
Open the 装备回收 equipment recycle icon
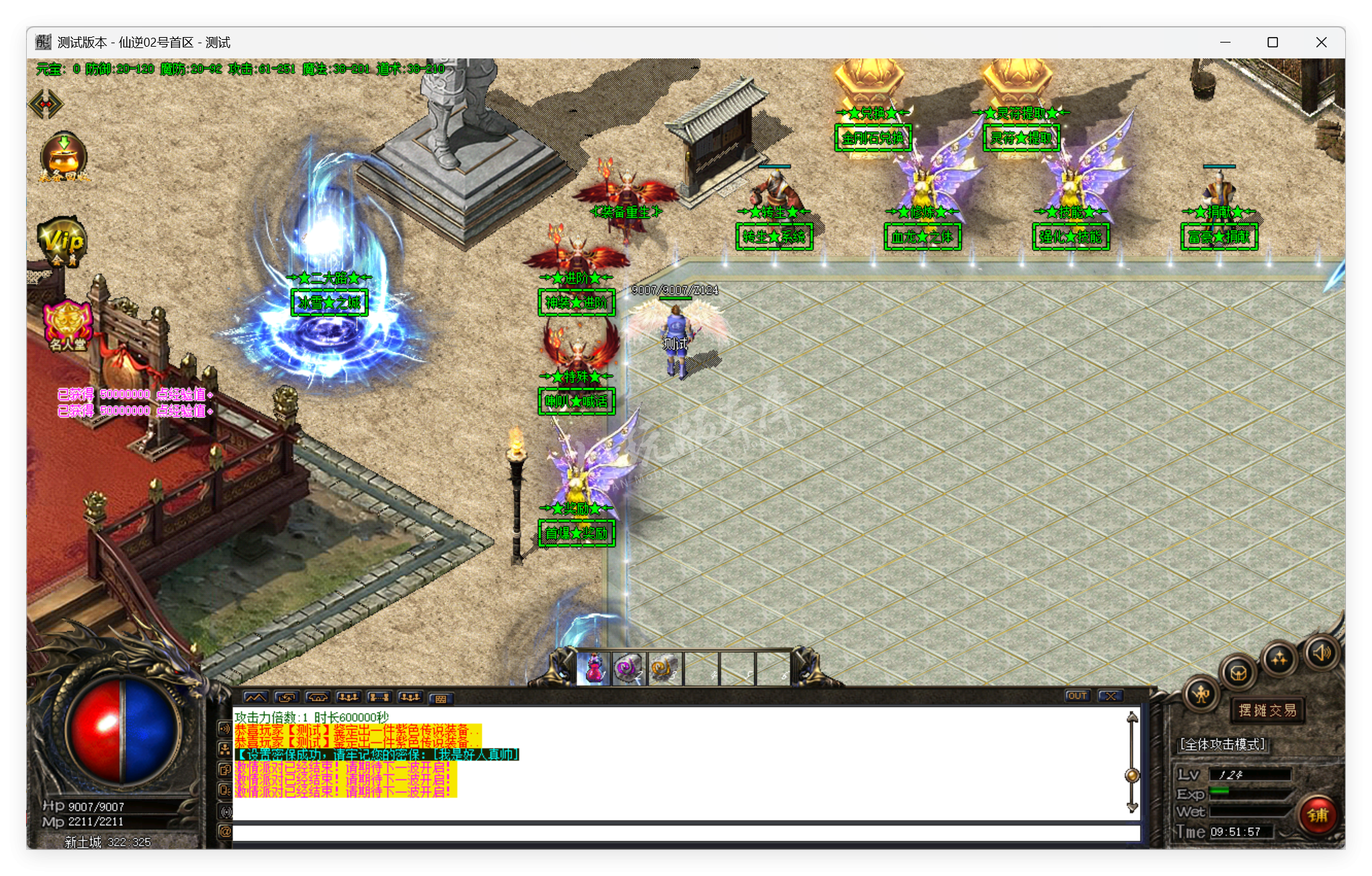[63, 157]
